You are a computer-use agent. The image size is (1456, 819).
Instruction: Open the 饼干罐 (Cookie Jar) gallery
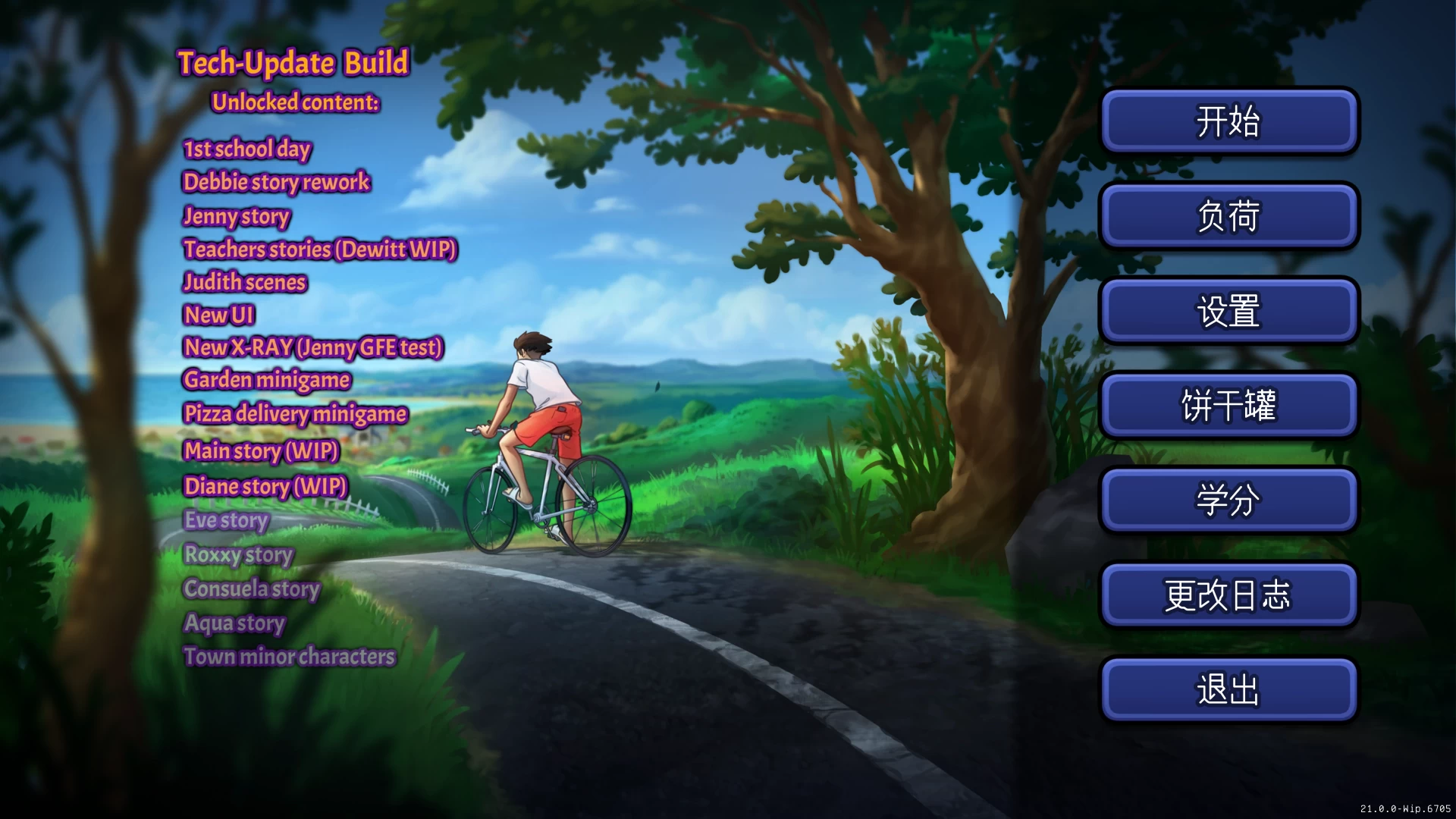click(x=1228, y=406)
